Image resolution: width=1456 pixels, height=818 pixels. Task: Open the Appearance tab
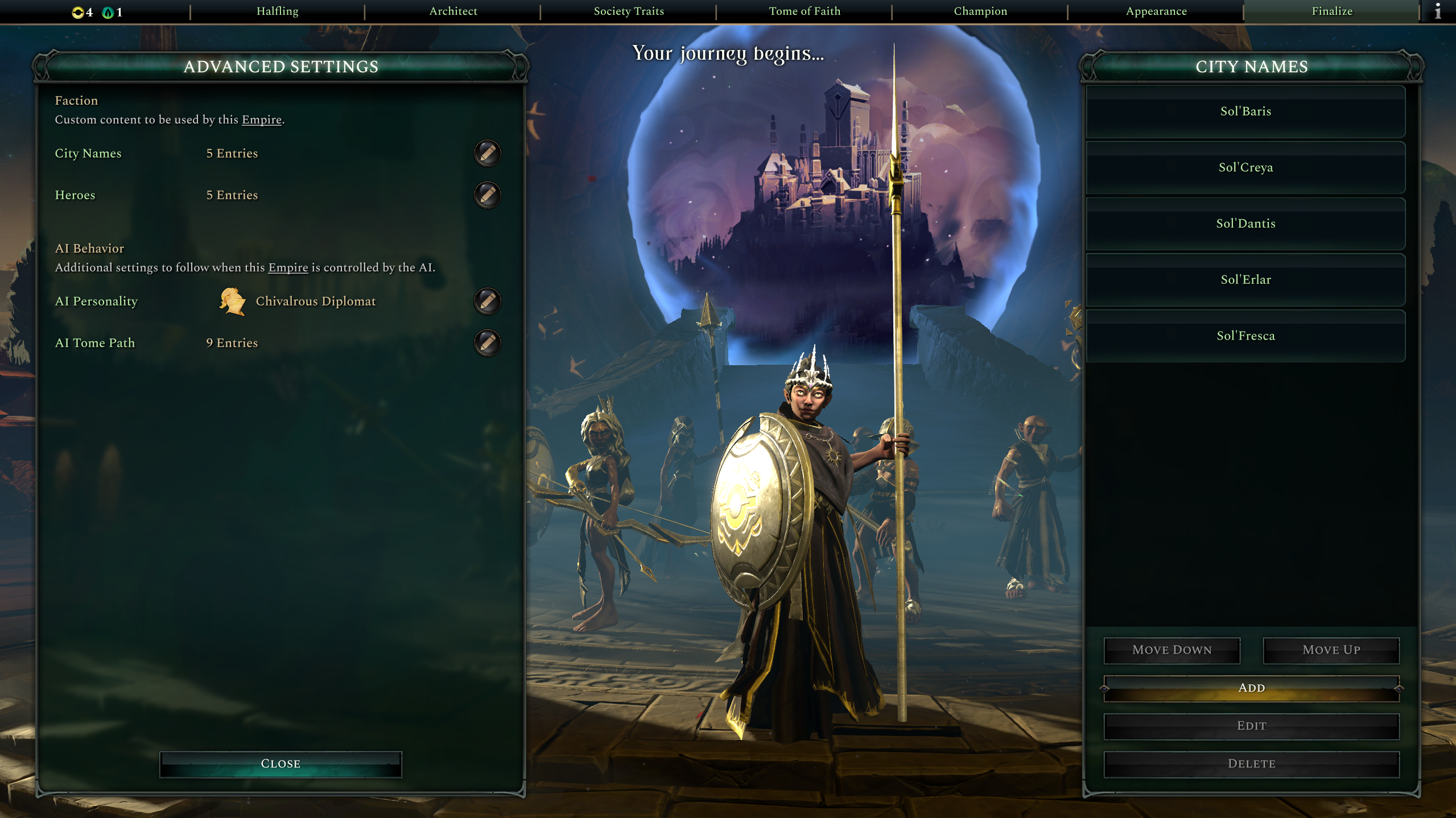coord(1155,11)
